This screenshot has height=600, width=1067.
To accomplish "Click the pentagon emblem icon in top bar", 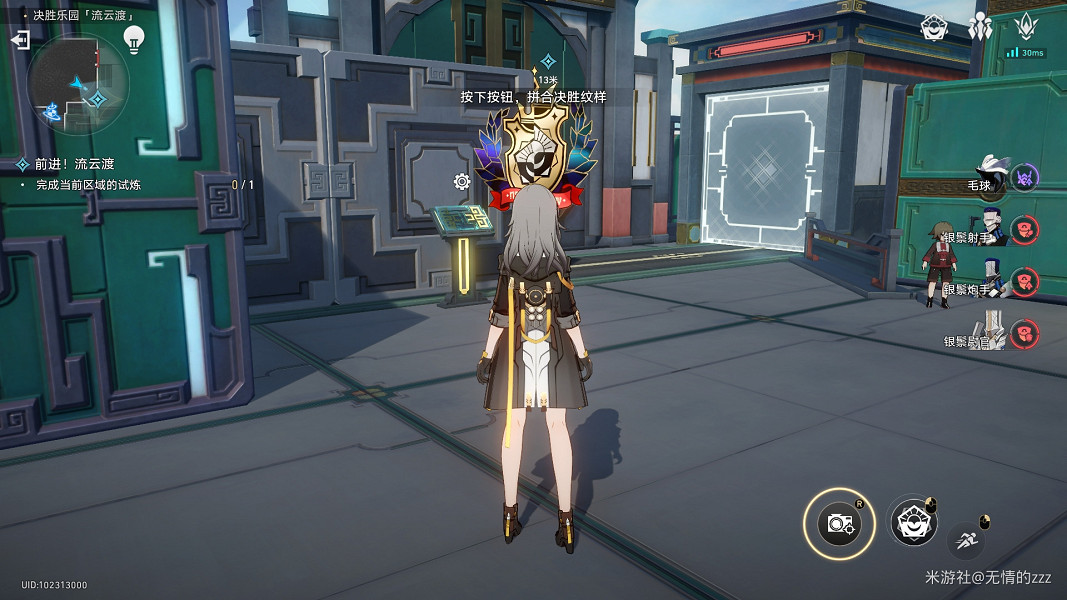I will point(934,26).
